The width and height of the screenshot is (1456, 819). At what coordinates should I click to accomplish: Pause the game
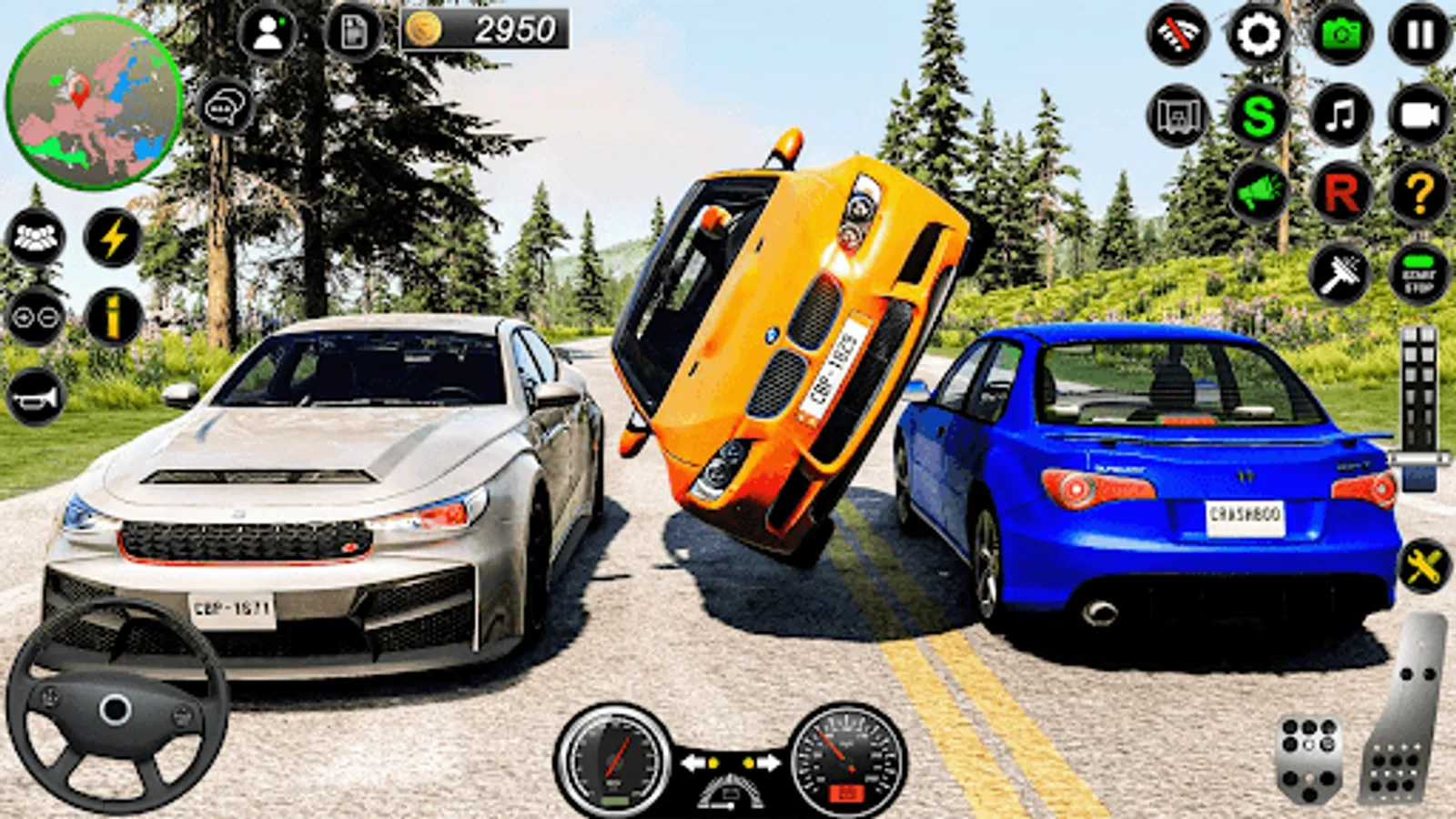(1420, 35)
